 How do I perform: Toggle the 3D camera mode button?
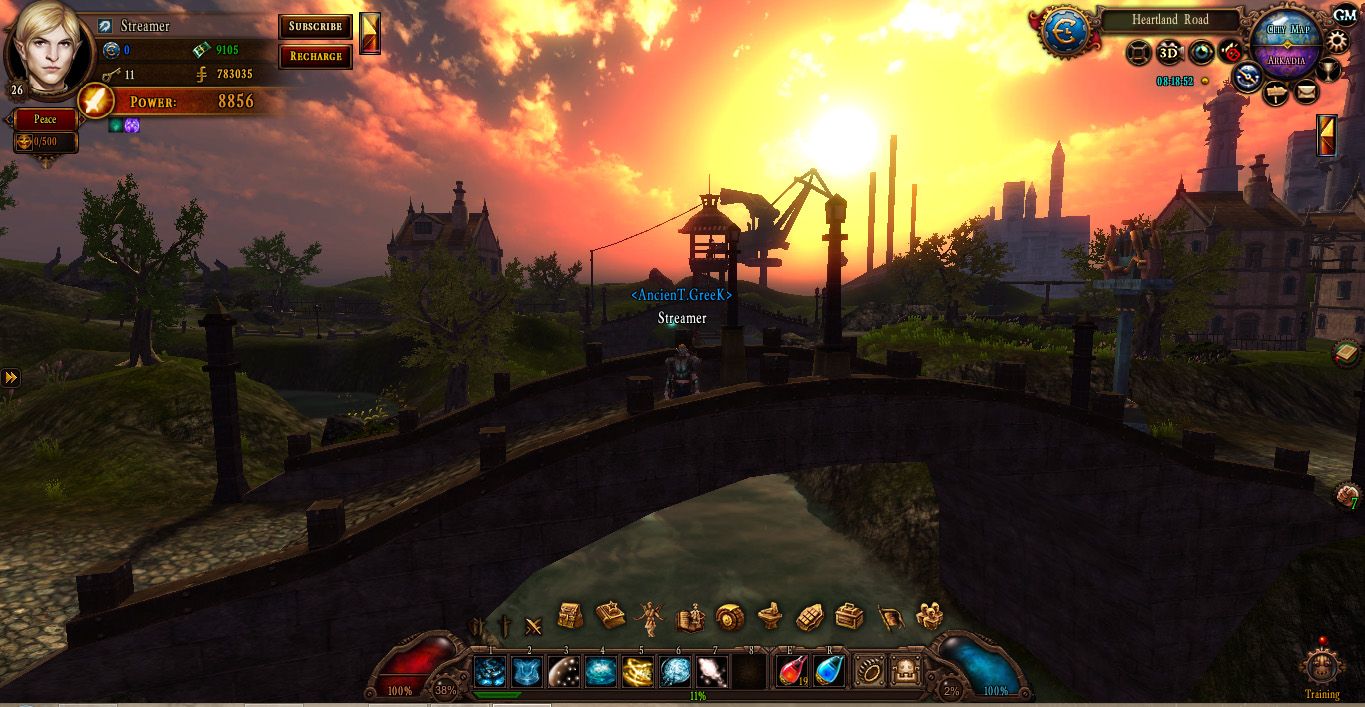(x=1169, y=52)
